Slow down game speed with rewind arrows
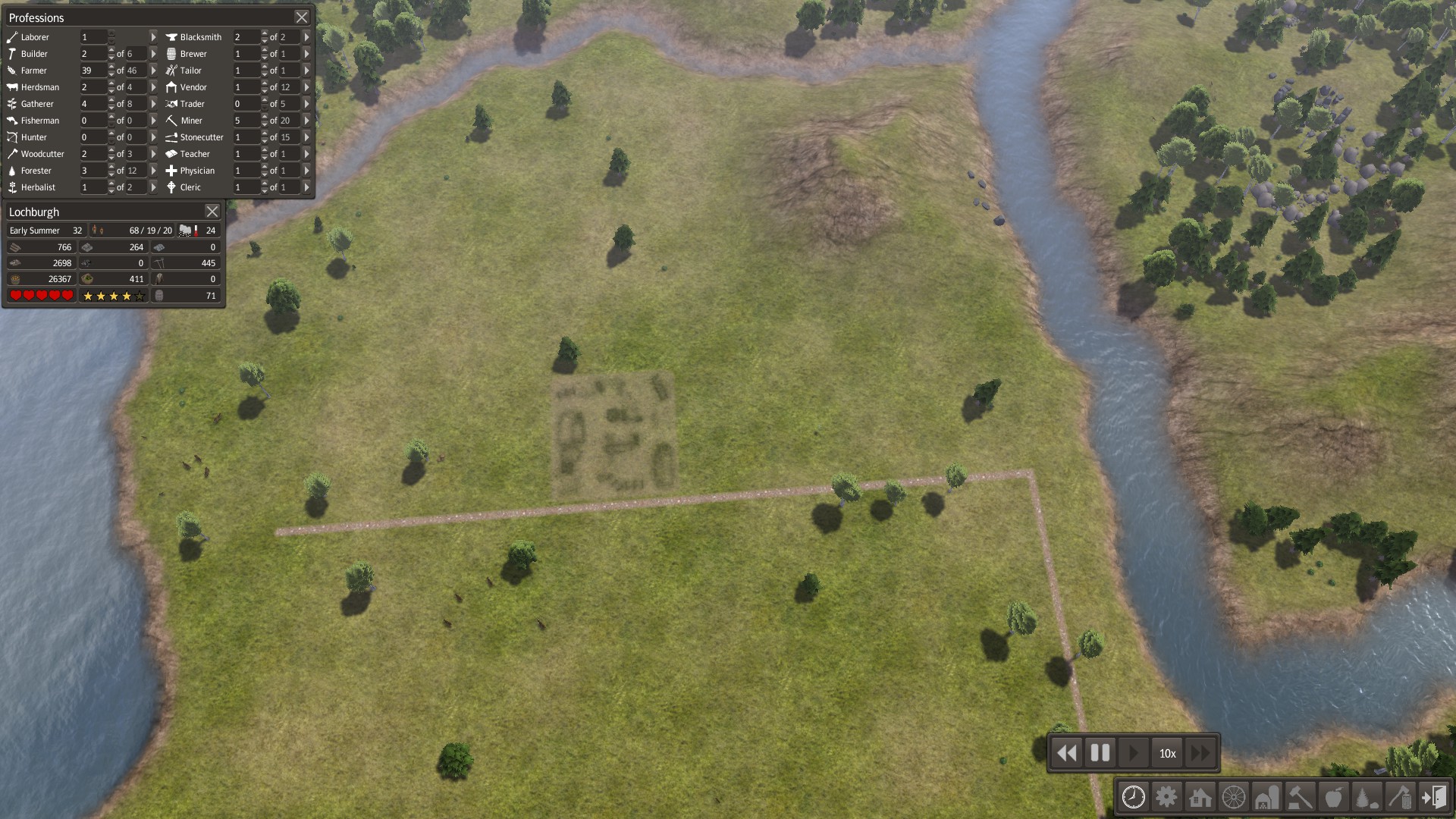Screen dimensions: 1456x819 (1067, 753)
